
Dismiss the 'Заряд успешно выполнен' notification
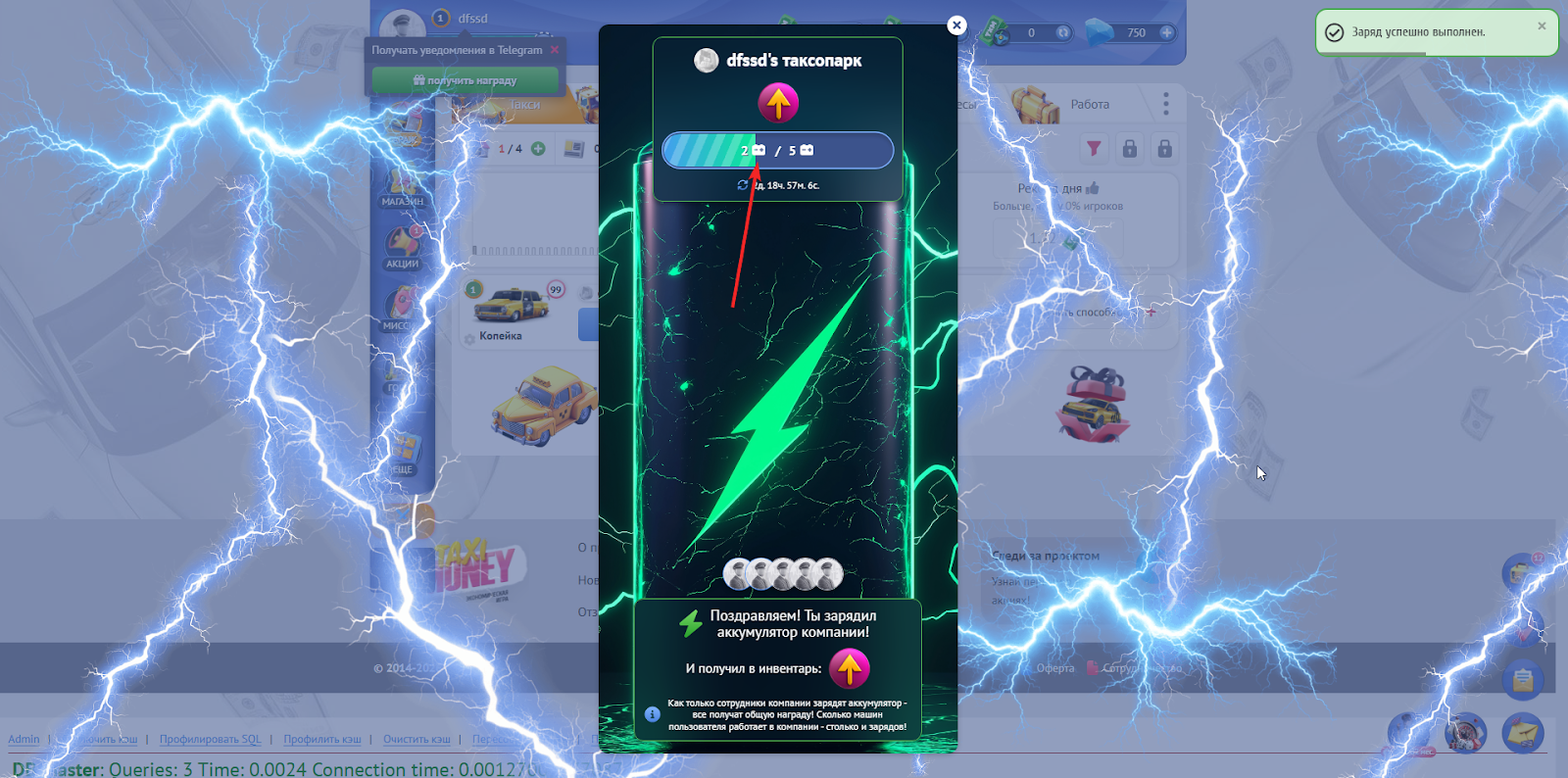tap(1542, 26)
